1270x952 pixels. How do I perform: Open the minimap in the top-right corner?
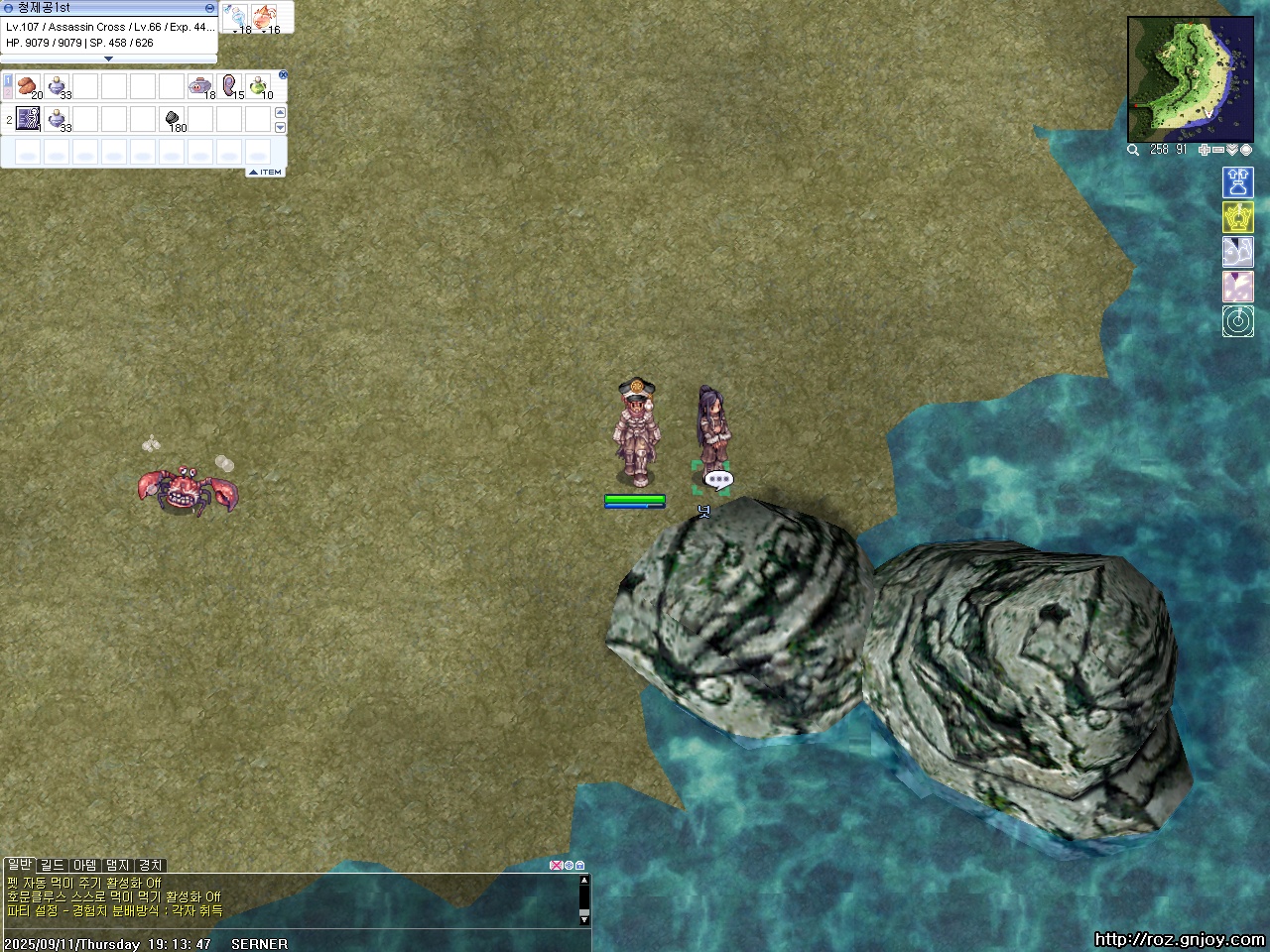[x=1190, y=79]
